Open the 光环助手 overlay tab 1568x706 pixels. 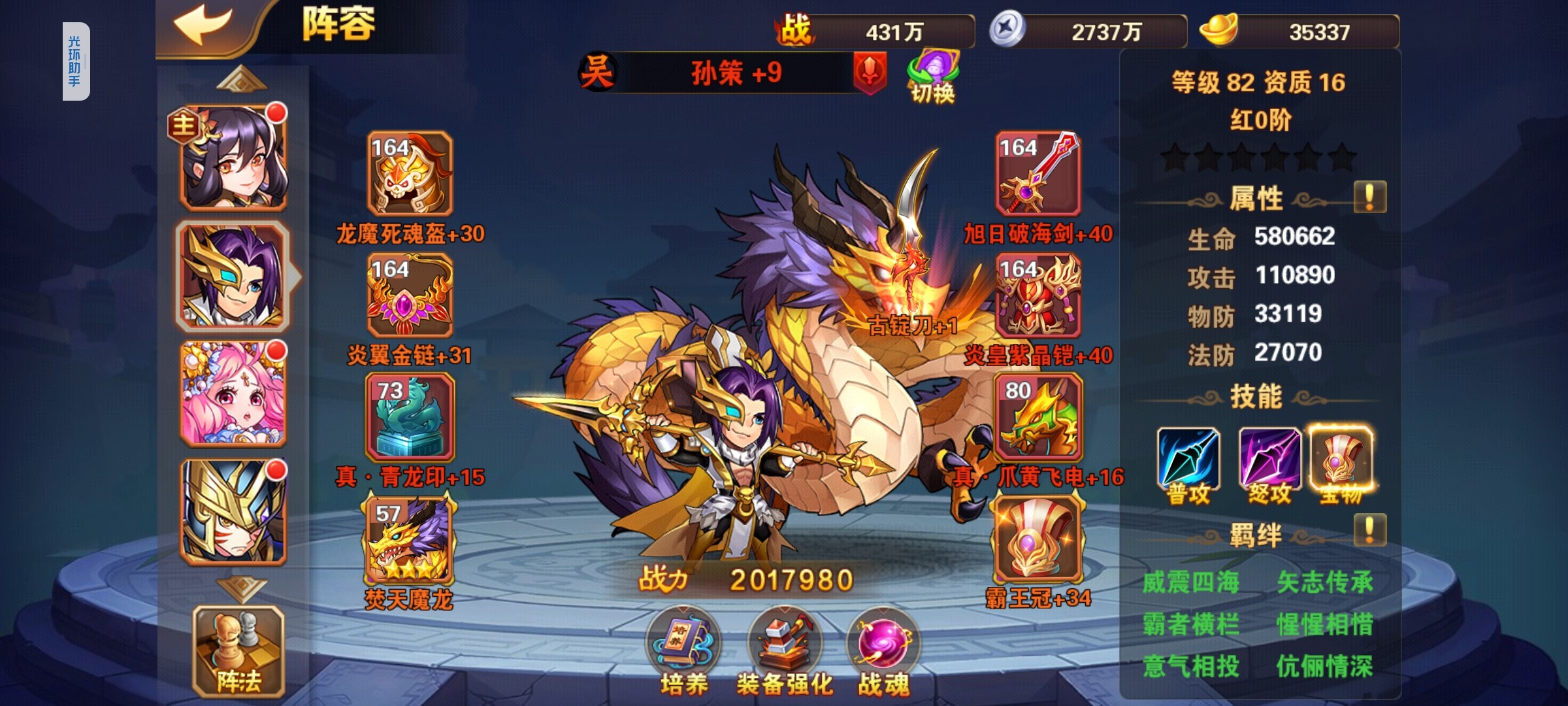click(76, 61)
